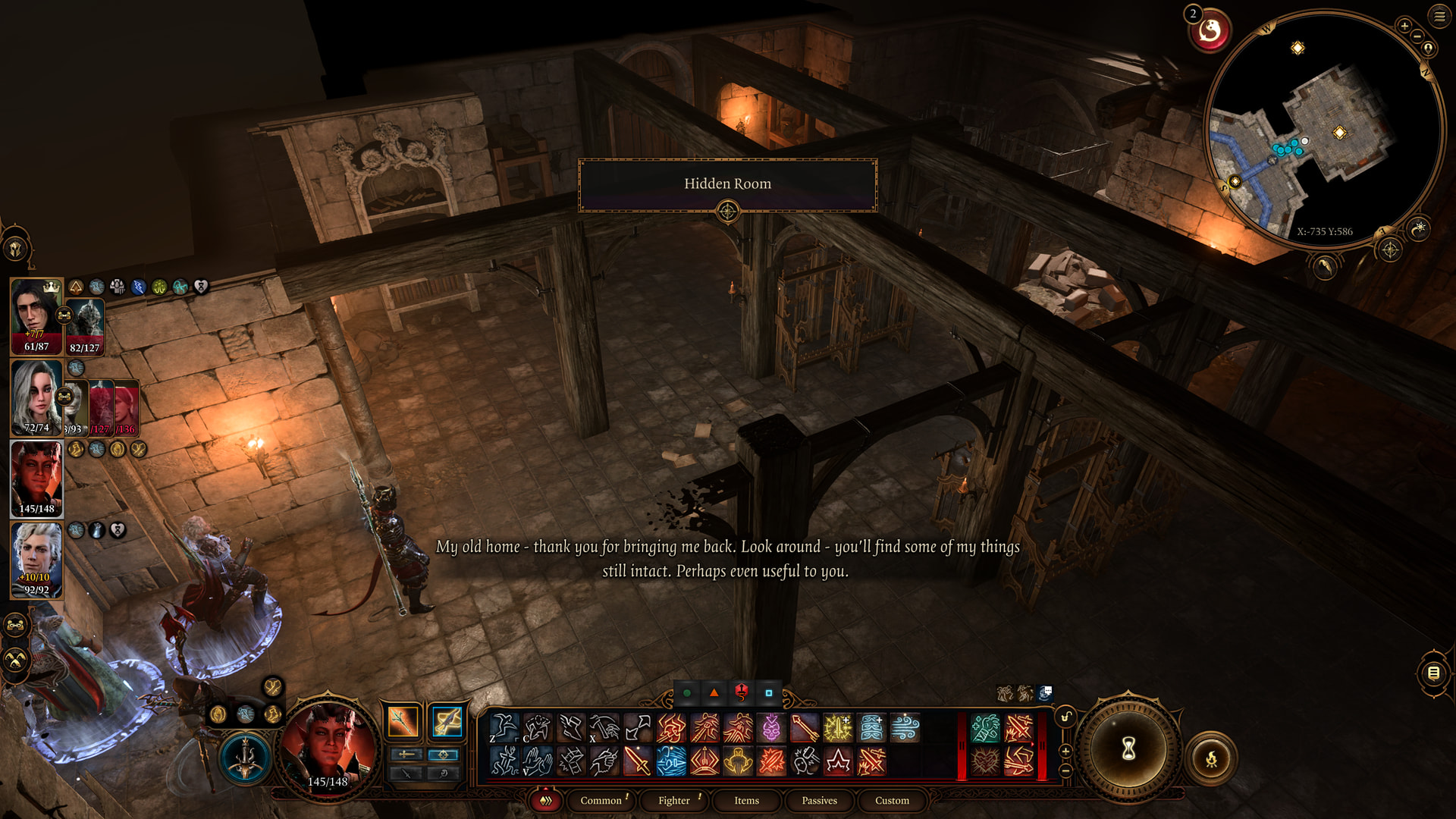Image resolution: width=1456 pixels, height=819 pixels.
Task: Open the main menu hamburger icon
Action: (x=1439, y=16)
